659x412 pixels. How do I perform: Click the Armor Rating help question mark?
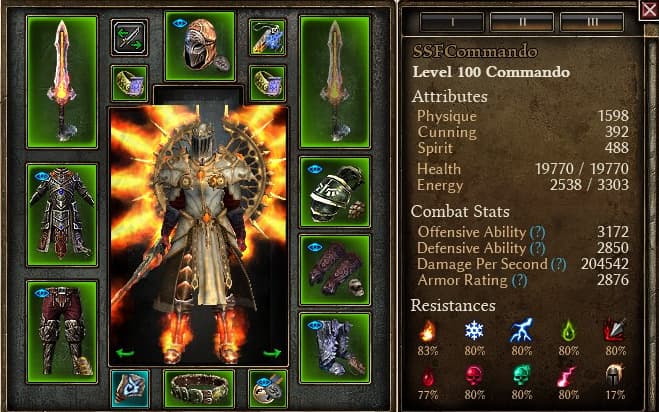point(519,281)
